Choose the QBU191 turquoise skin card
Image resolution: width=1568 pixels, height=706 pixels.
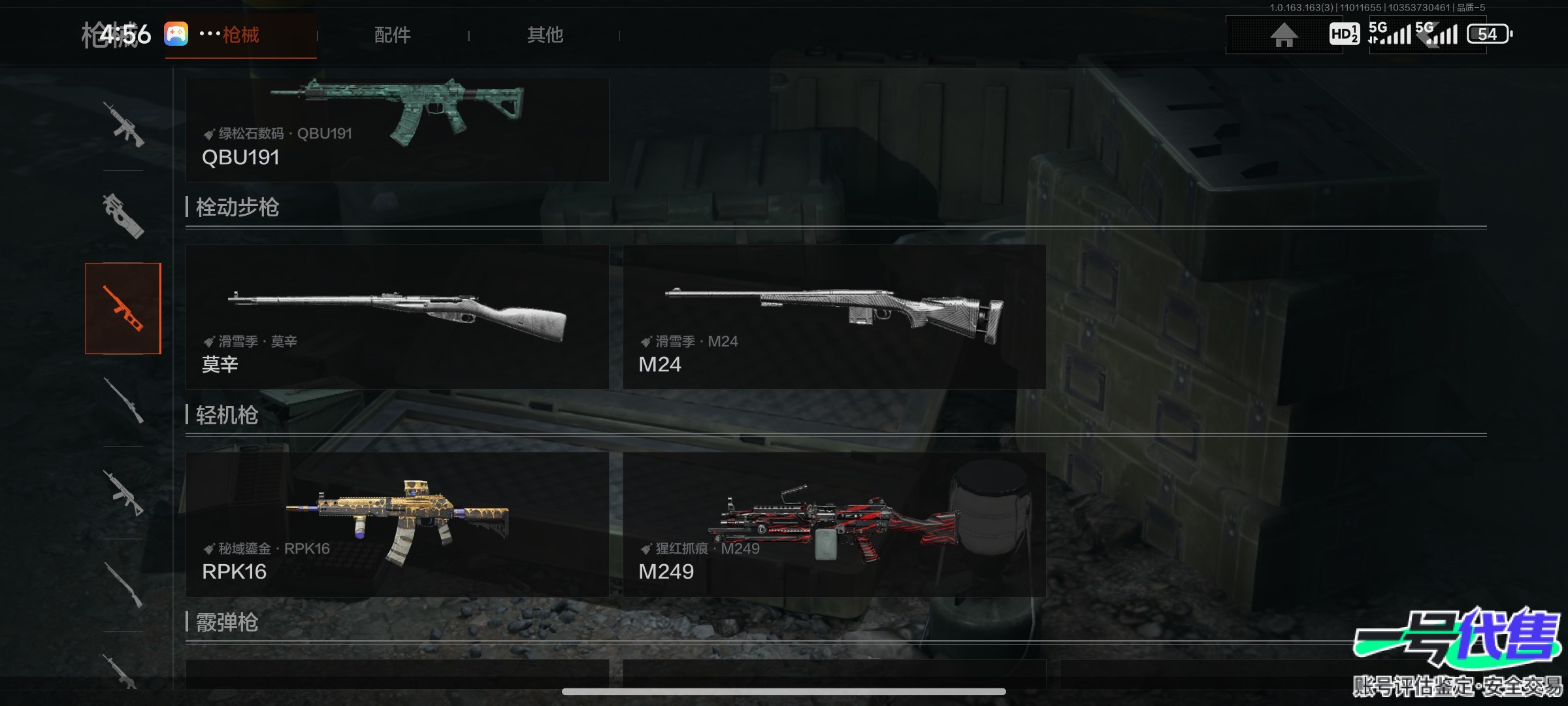coord(397,129)
